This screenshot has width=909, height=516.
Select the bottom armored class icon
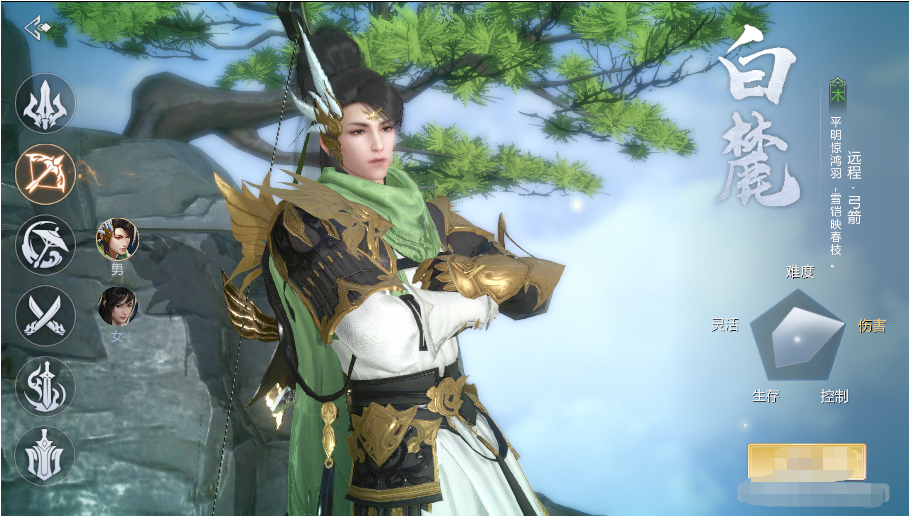(45, 456)
